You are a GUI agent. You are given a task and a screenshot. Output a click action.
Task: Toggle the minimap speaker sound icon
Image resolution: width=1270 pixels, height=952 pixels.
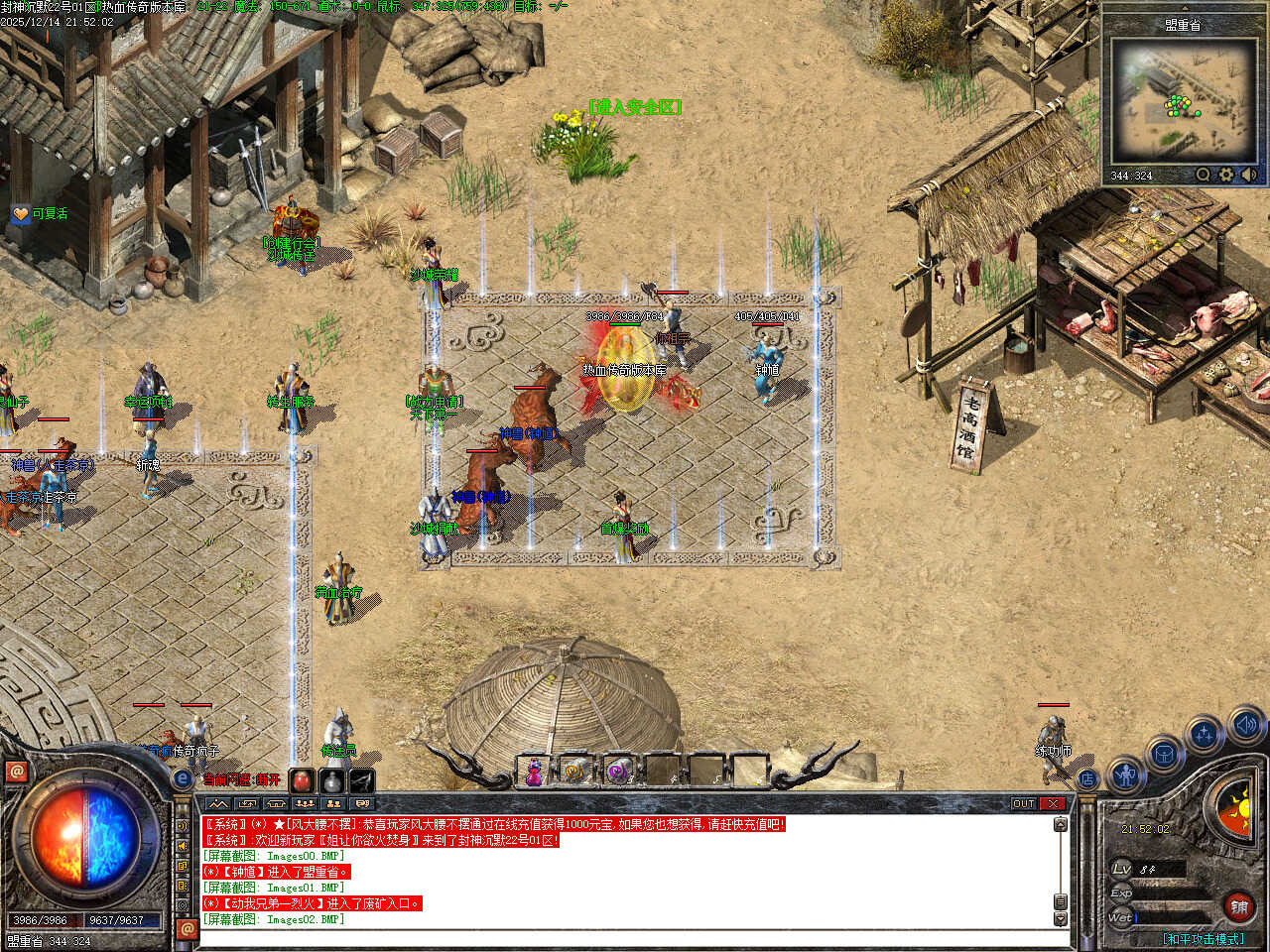point(1248,175)
